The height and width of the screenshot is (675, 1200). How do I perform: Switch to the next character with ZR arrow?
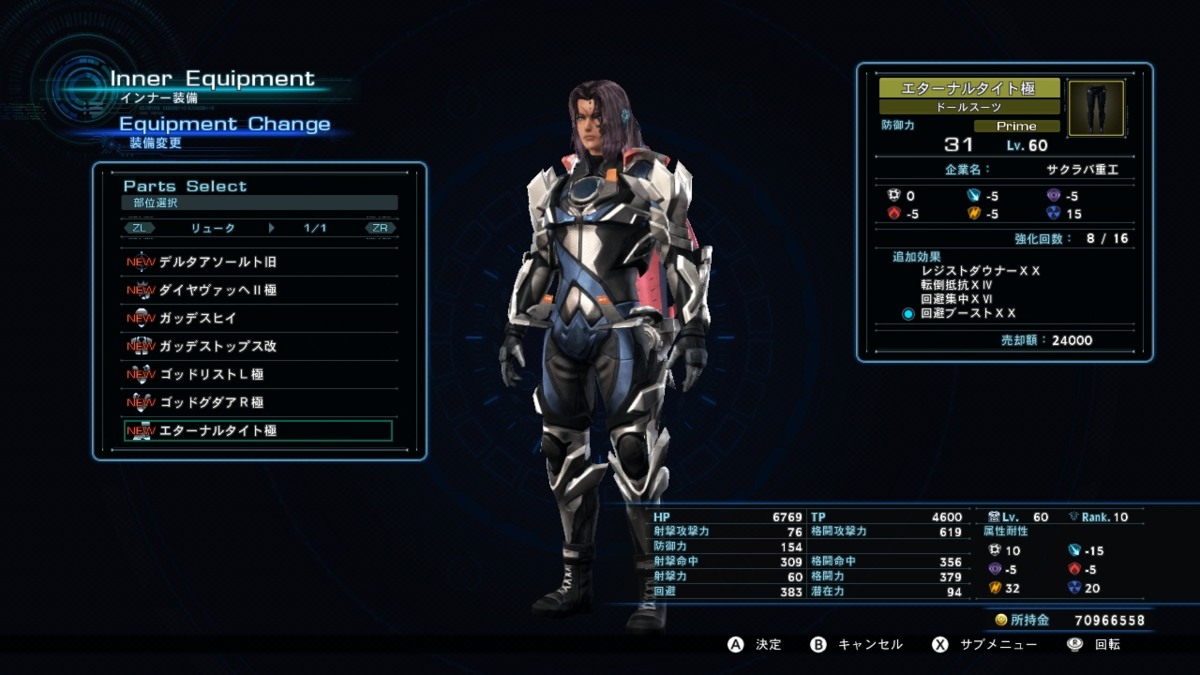coord(380,228)
